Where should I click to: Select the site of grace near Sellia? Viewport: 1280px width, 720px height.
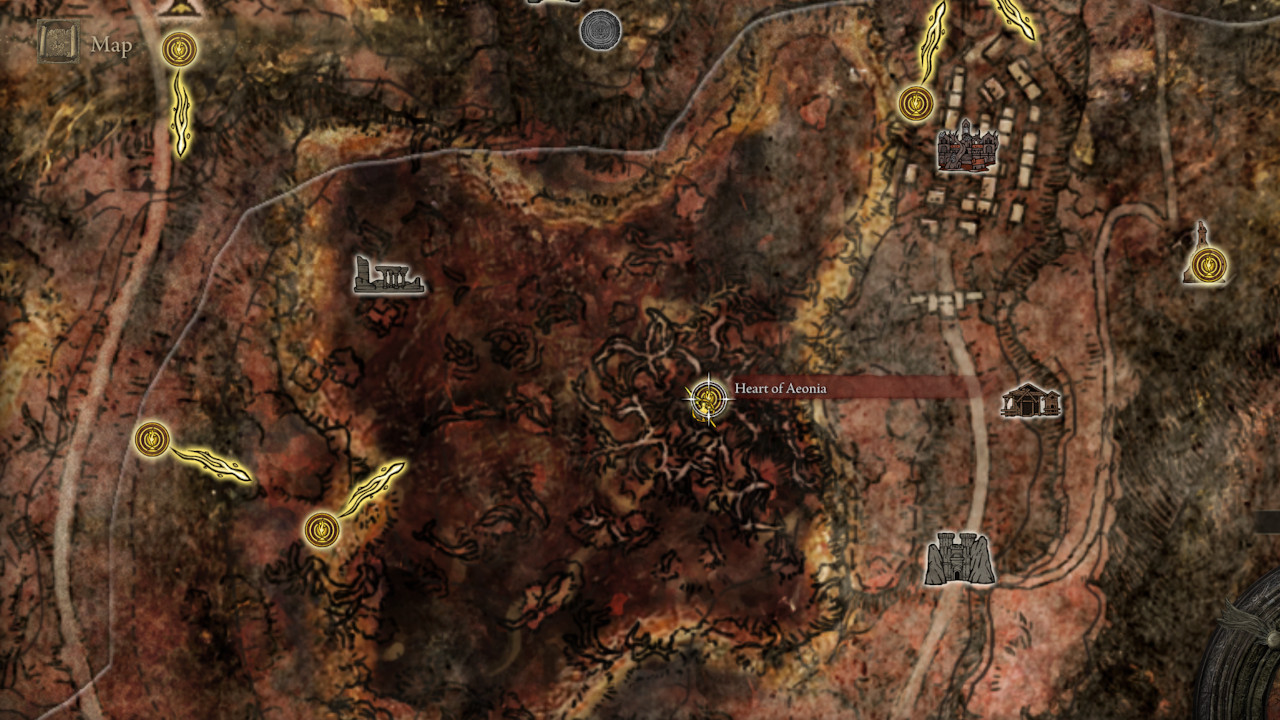[915, 103]
